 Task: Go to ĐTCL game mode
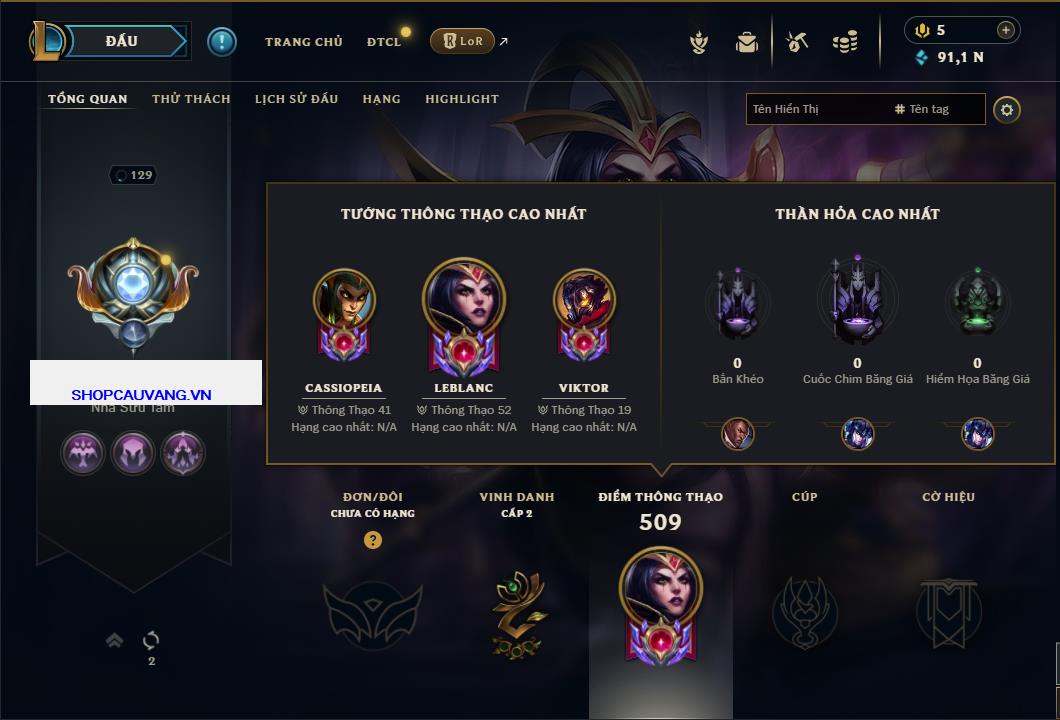coord(384,42)
